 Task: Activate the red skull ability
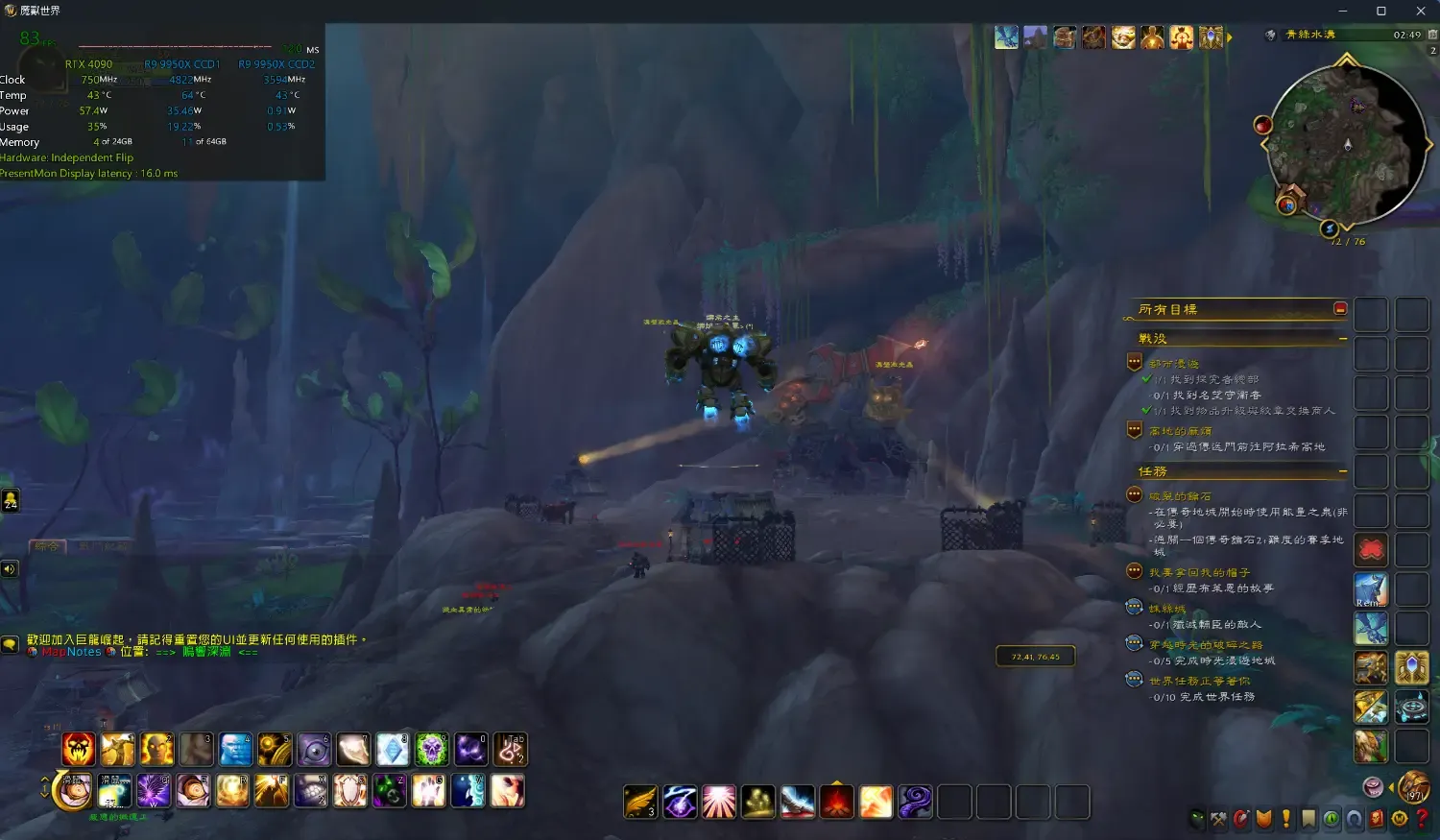[x=79, y=749]
